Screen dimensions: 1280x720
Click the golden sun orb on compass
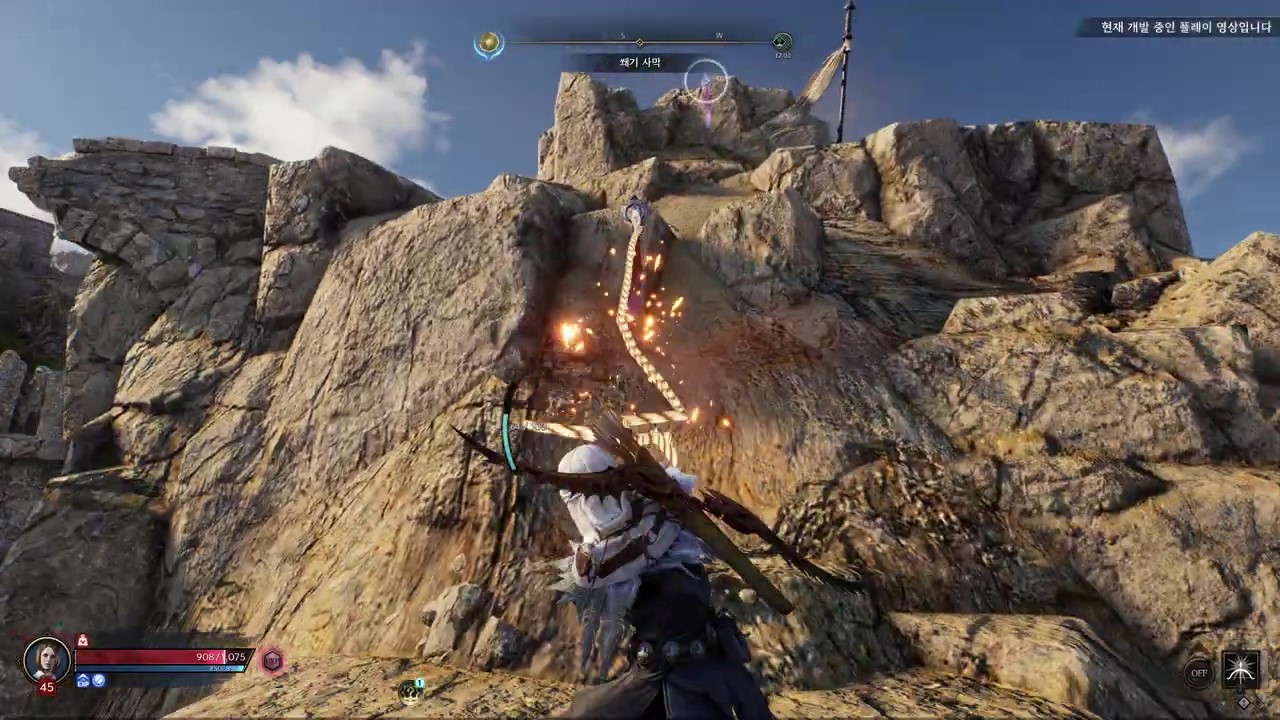[489, 43]
